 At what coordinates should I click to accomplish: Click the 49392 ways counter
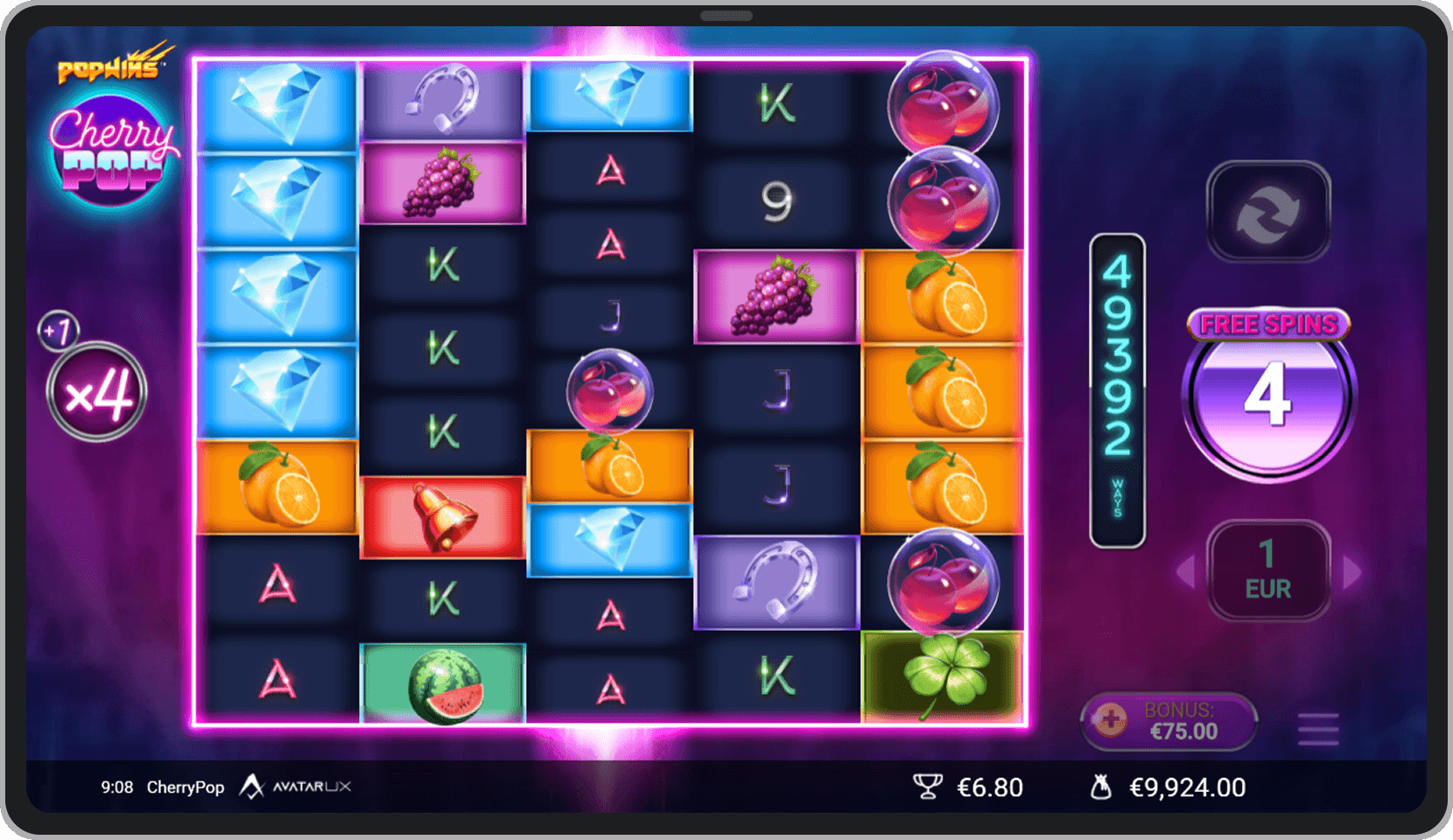(x=1117, y=385)
